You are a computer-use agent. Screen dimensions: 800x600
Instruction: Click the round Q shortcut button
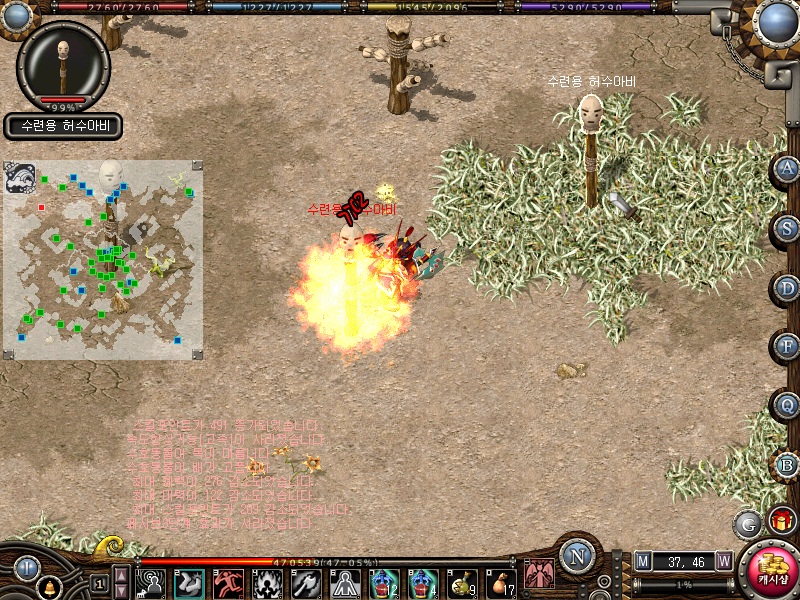(788, 406)
